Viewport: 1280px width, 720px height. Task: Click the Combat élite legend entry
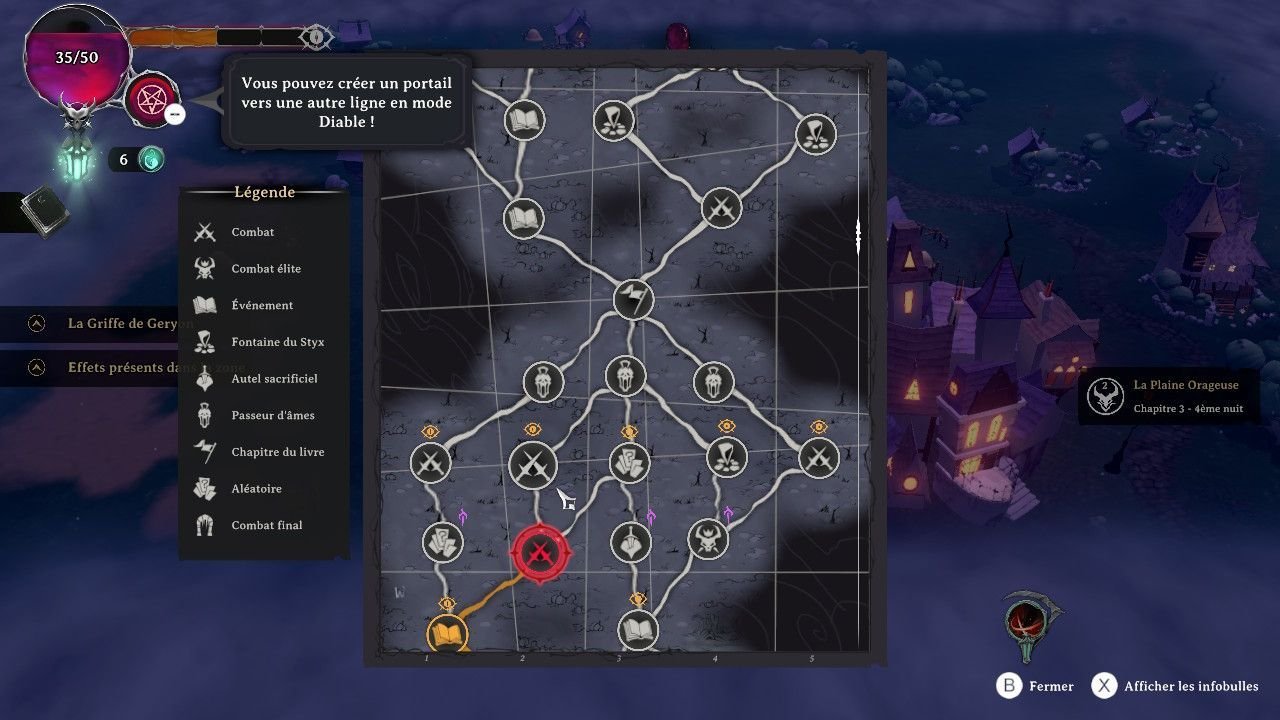click(265, 269)
